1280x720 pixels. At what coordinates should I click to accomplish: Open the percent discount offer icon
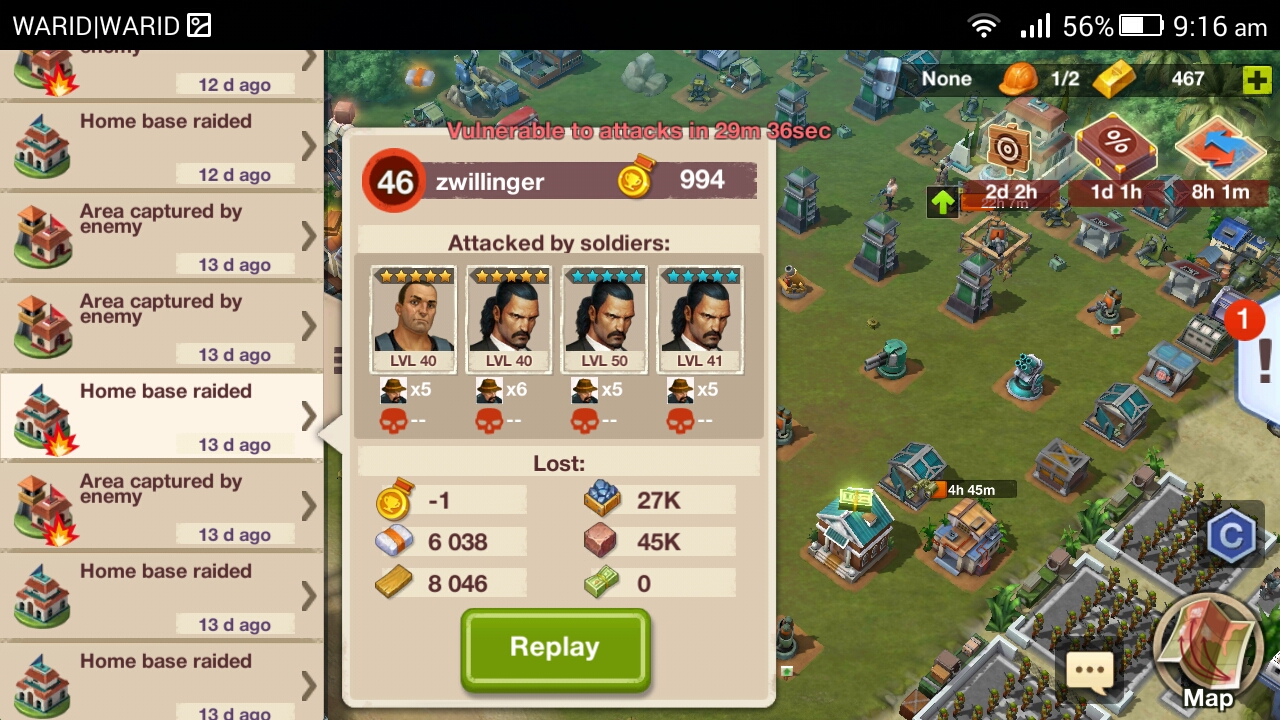(x=1114, y=150)
